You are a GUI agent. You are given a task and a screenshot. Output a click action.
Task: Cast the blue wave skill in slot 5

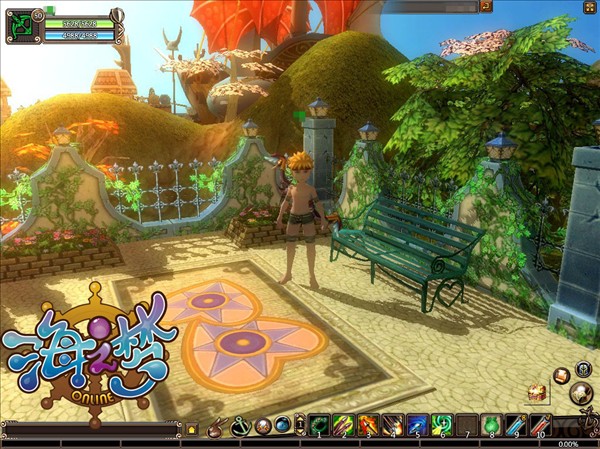coord(418,425)
